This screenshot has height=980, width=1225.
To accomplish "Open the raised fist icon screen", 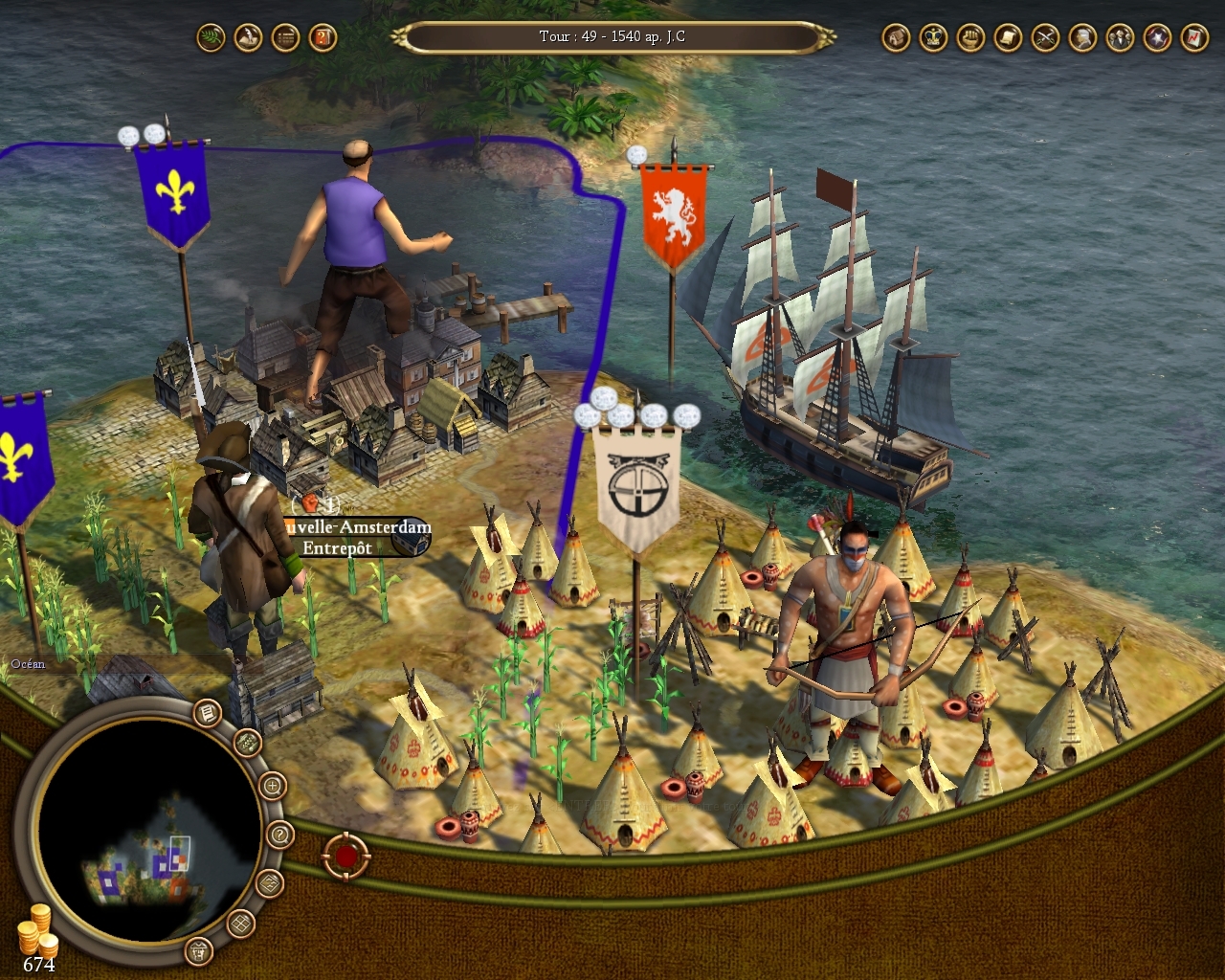I will click(970, 38).
